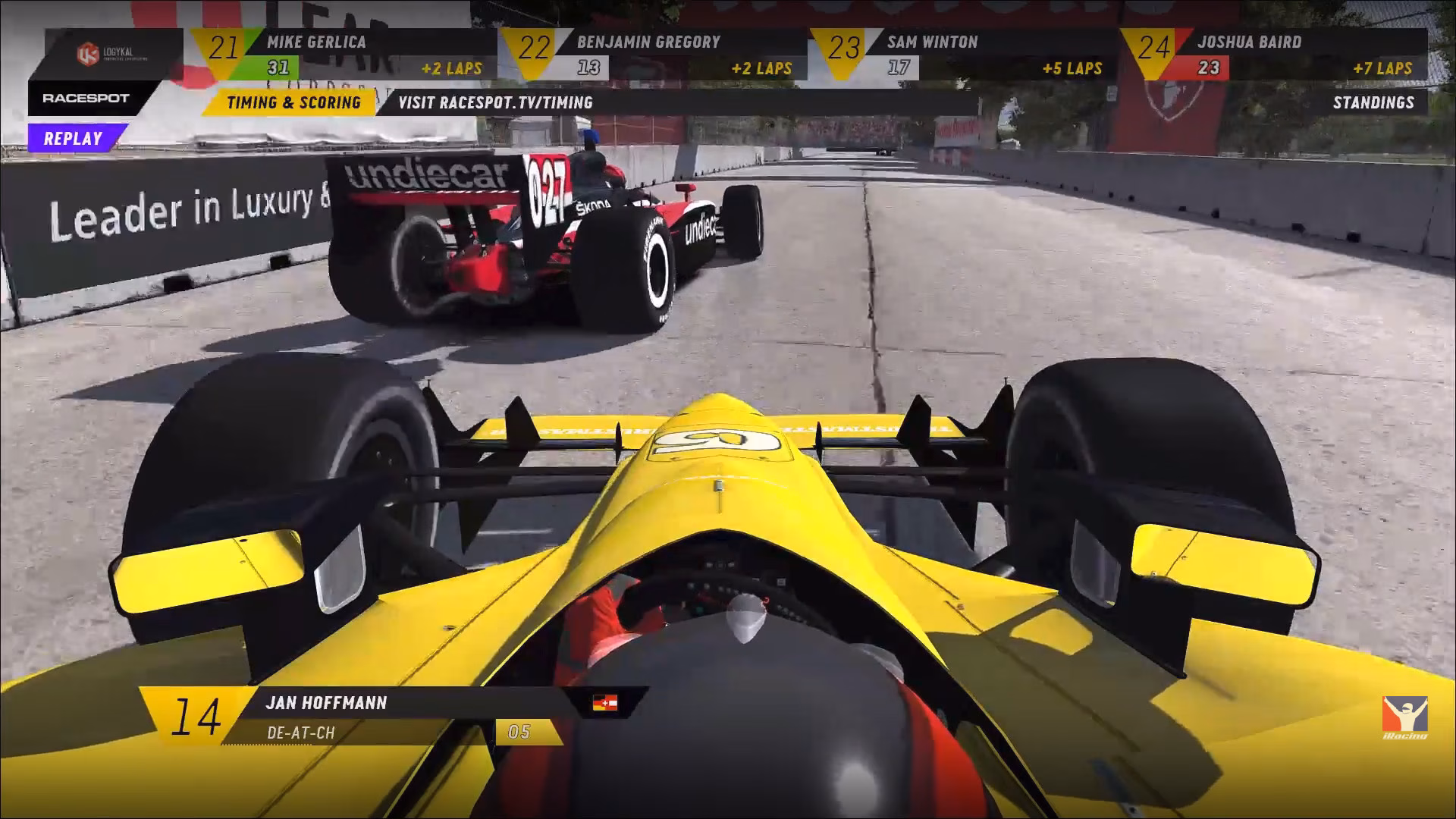Click the purple Replay badge
The height and width of the screenshot is (819, 1456).
(73, 139)
